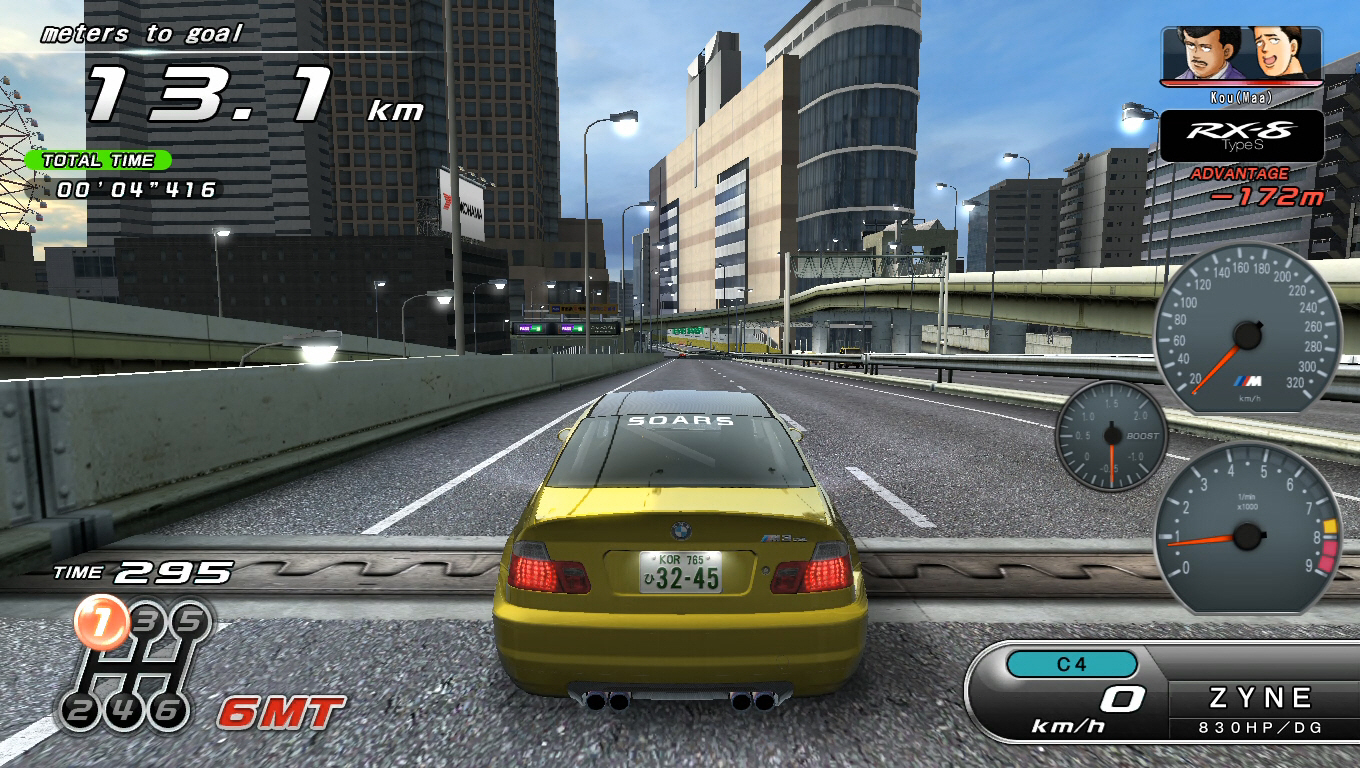Click the 6MT transmission label

281,712
